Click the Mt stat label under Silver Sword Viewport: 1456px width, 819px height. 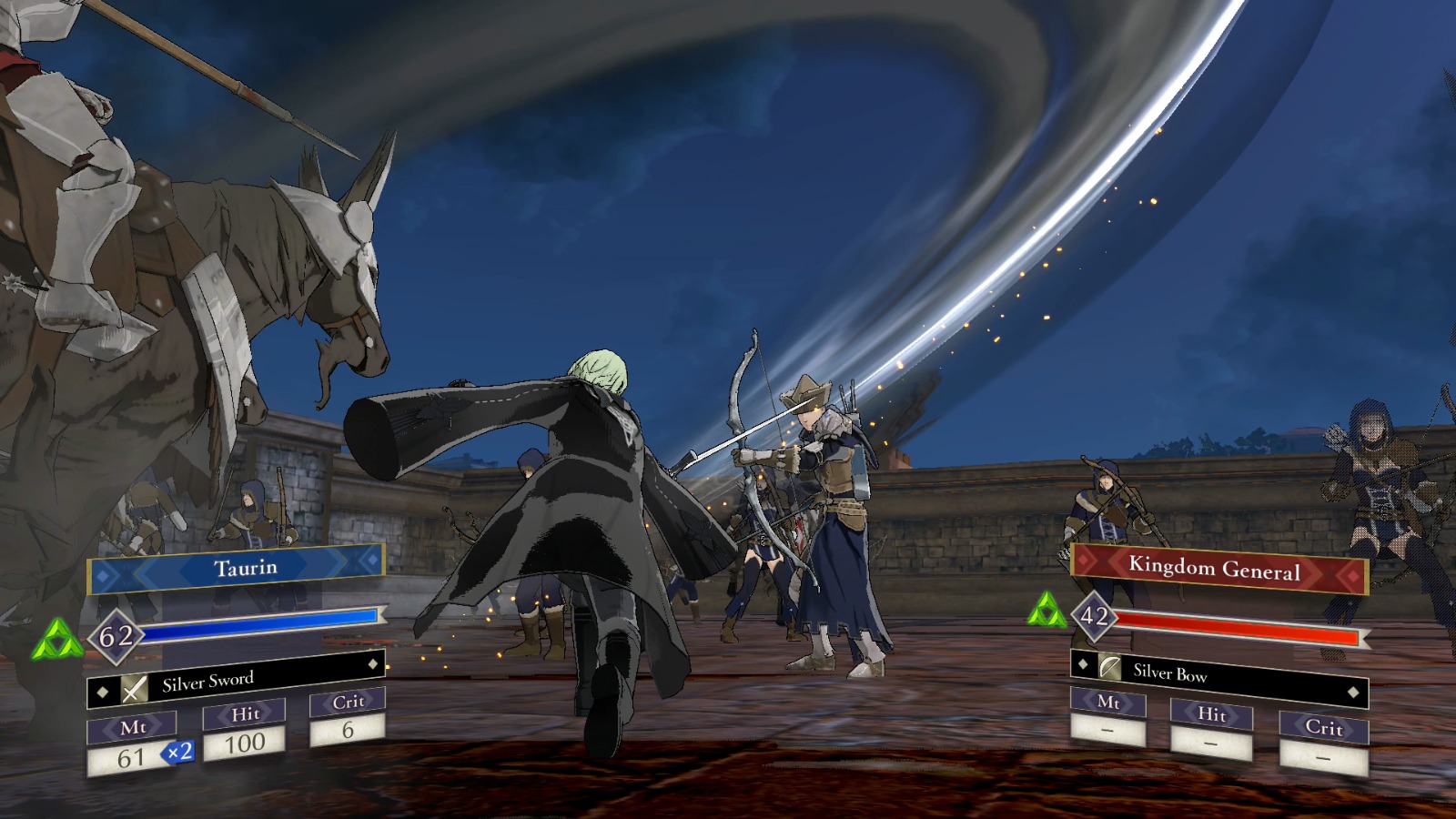tap(134, 725)
